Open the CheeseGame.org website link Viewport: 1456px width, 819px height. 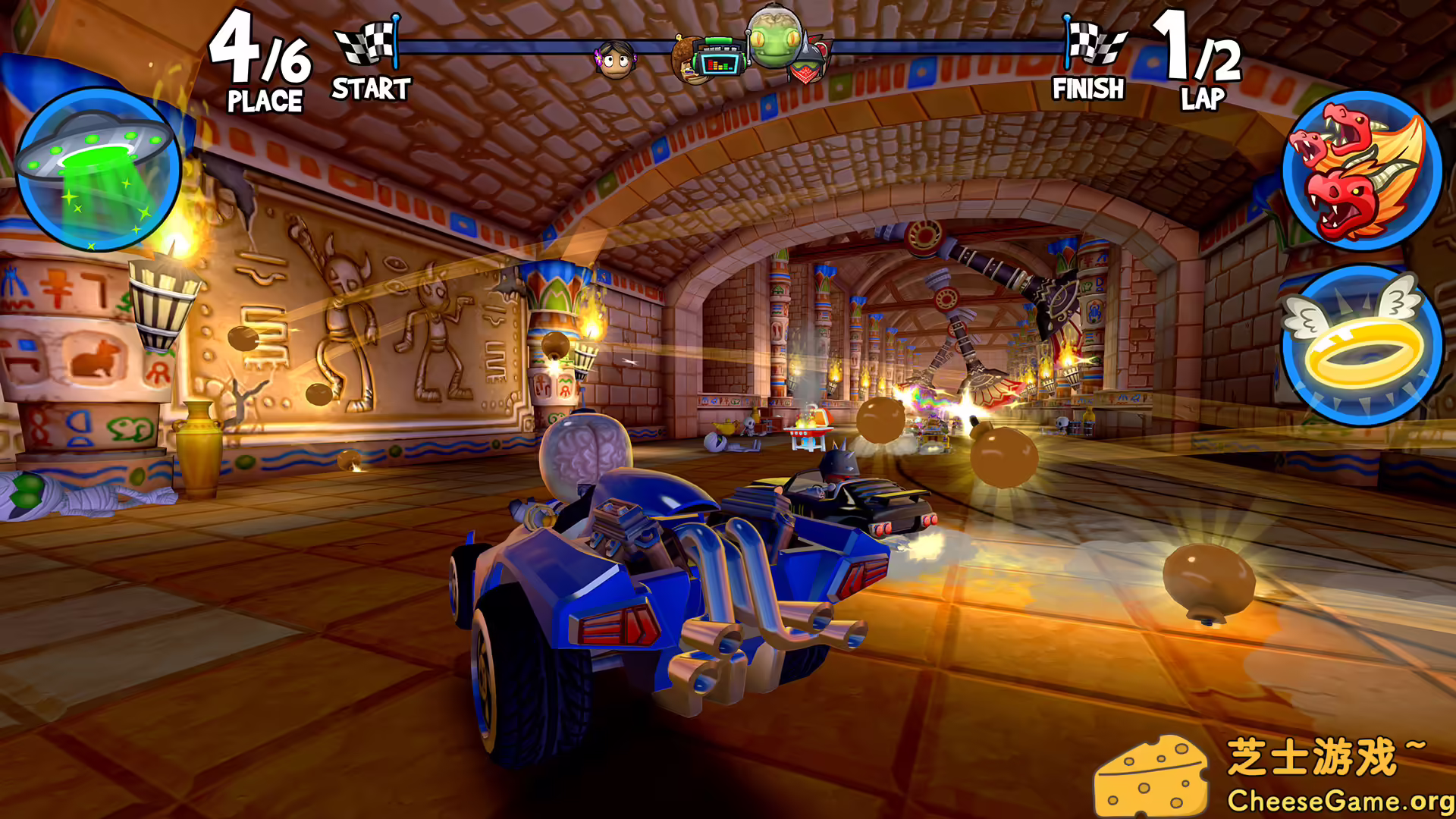point(1327,800)
